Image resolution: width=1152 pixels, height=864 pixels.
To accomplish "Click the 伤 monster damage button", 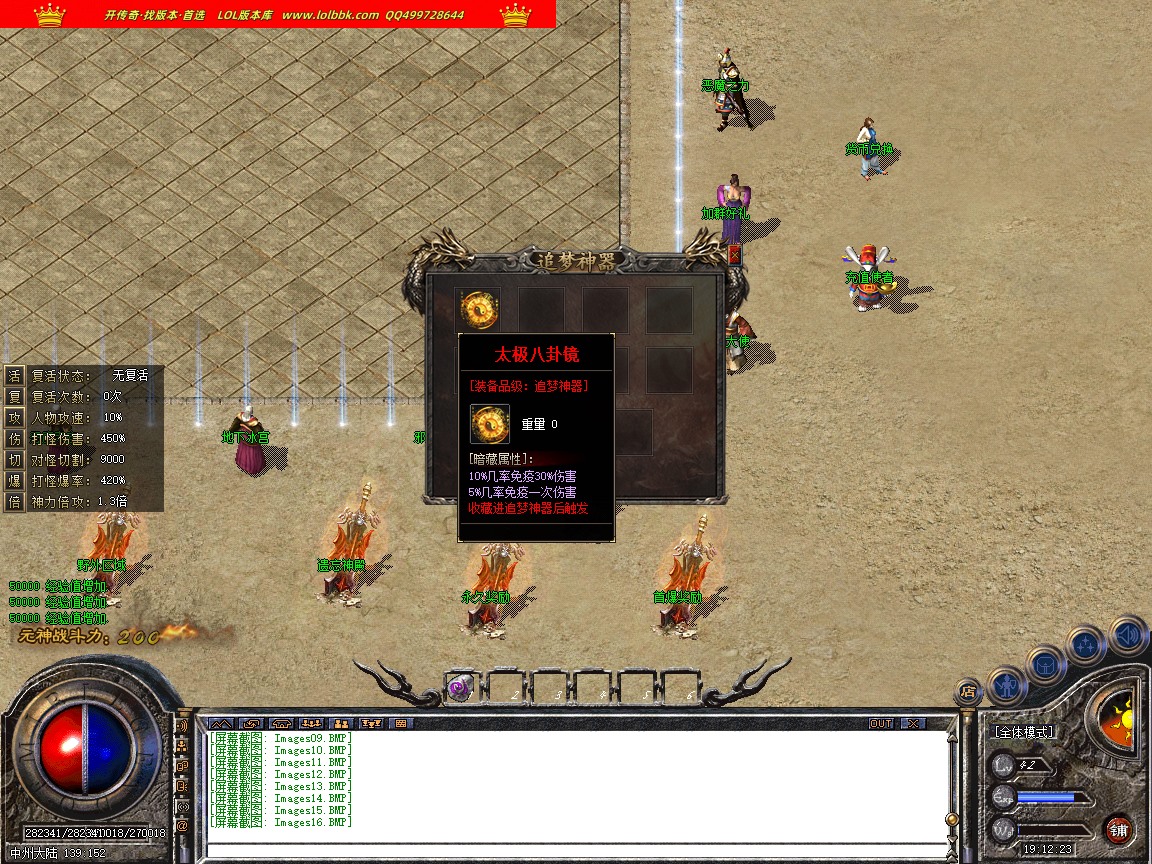I will (x=15, y=438).
